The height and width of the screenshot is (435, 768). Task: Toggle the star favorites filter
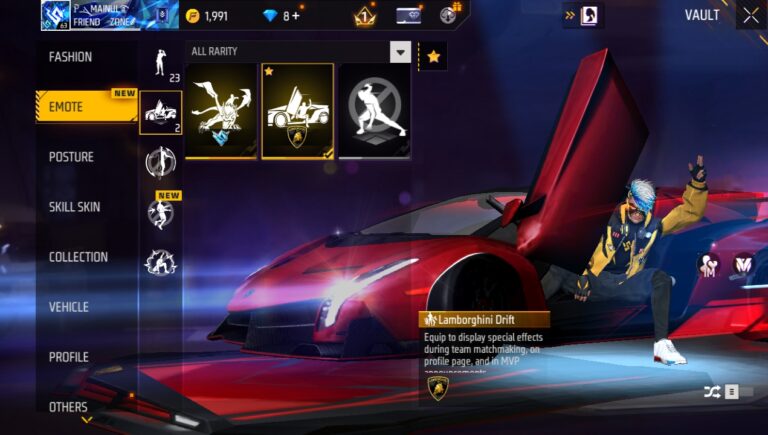coord(433,57)
